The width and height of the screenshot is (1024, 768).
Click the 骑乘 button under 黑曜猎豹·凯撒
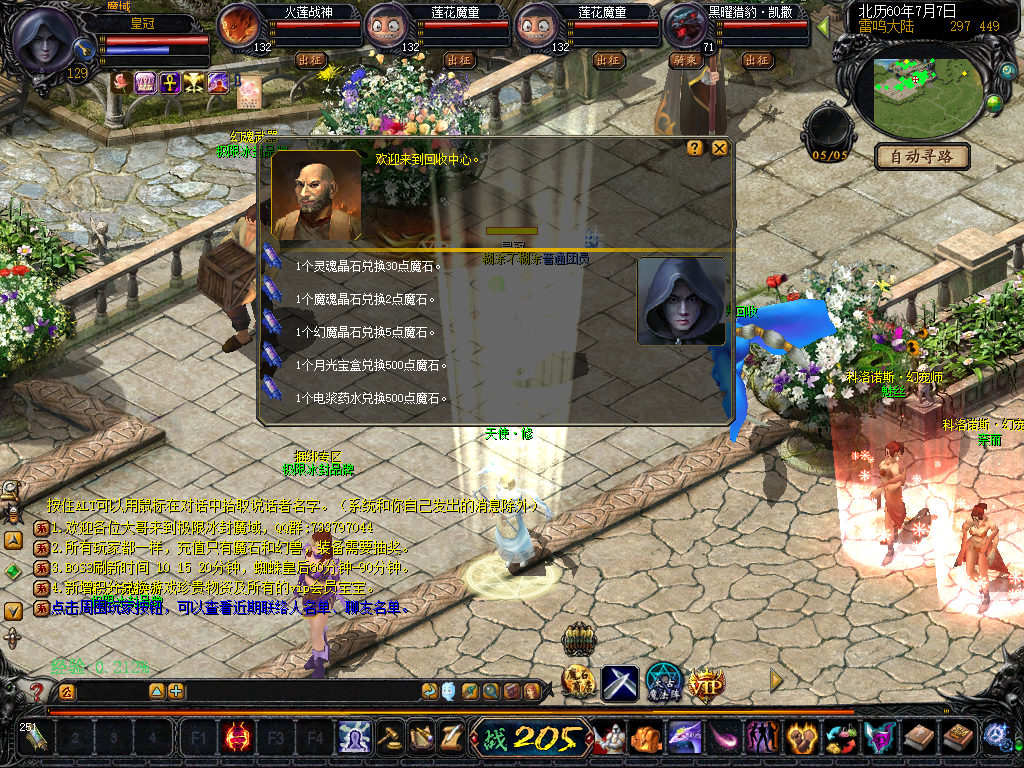[x=687, y=60]
